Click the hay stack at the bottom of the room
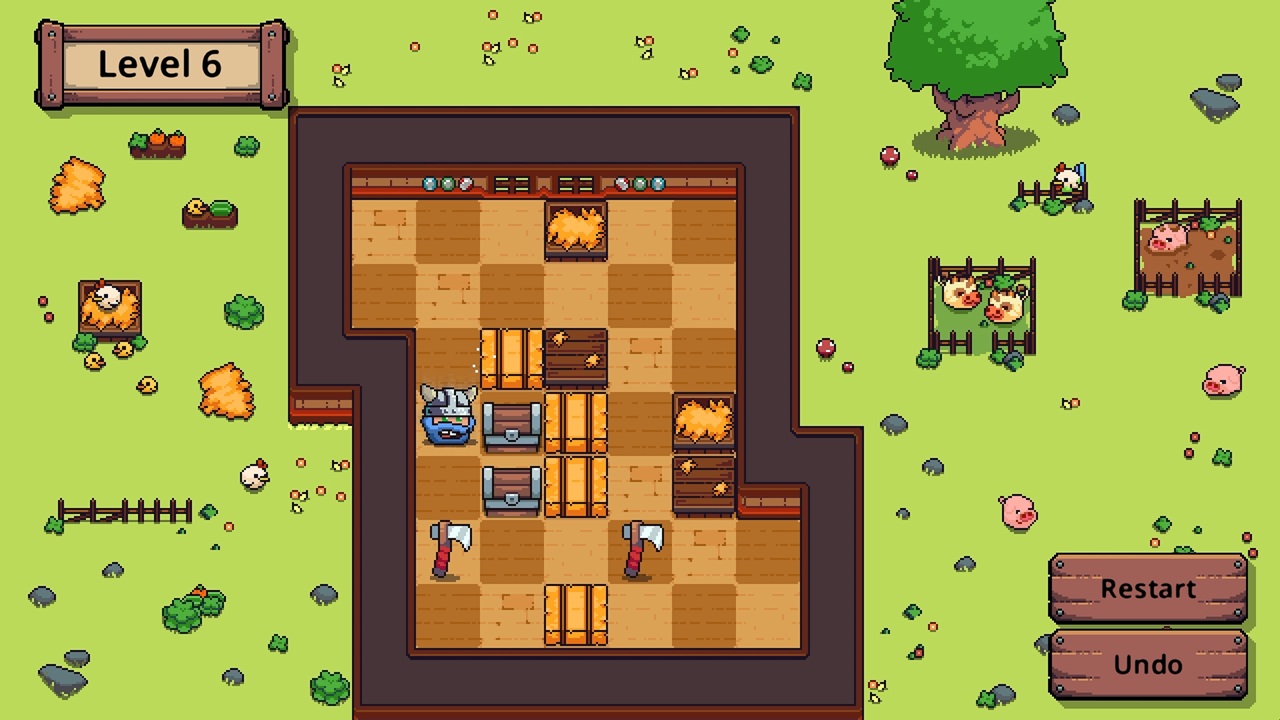Screen dimensions: 1280x720 (575, 615)
